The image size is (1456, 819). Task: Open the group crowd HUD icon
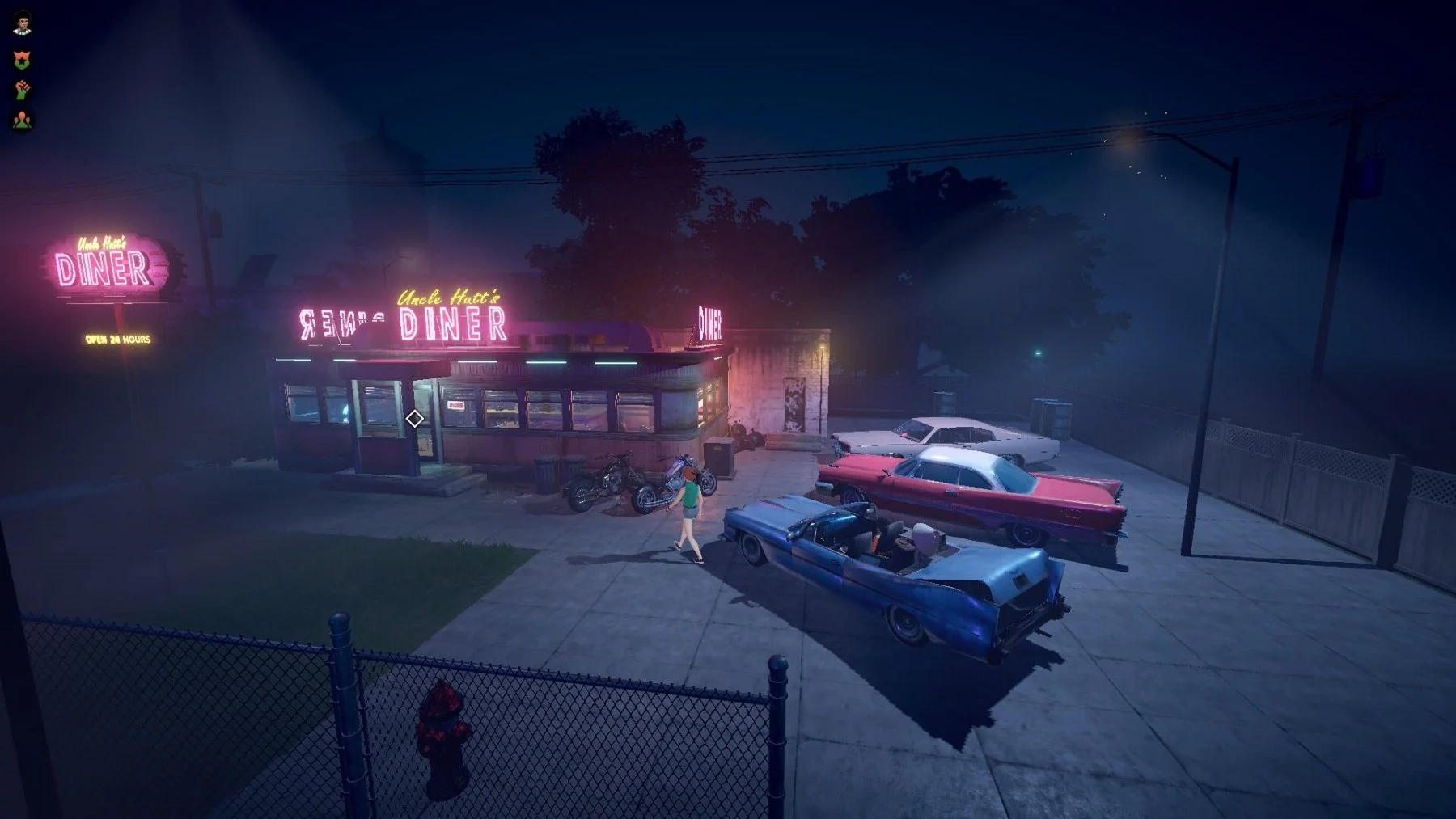(x=22, y=120)
